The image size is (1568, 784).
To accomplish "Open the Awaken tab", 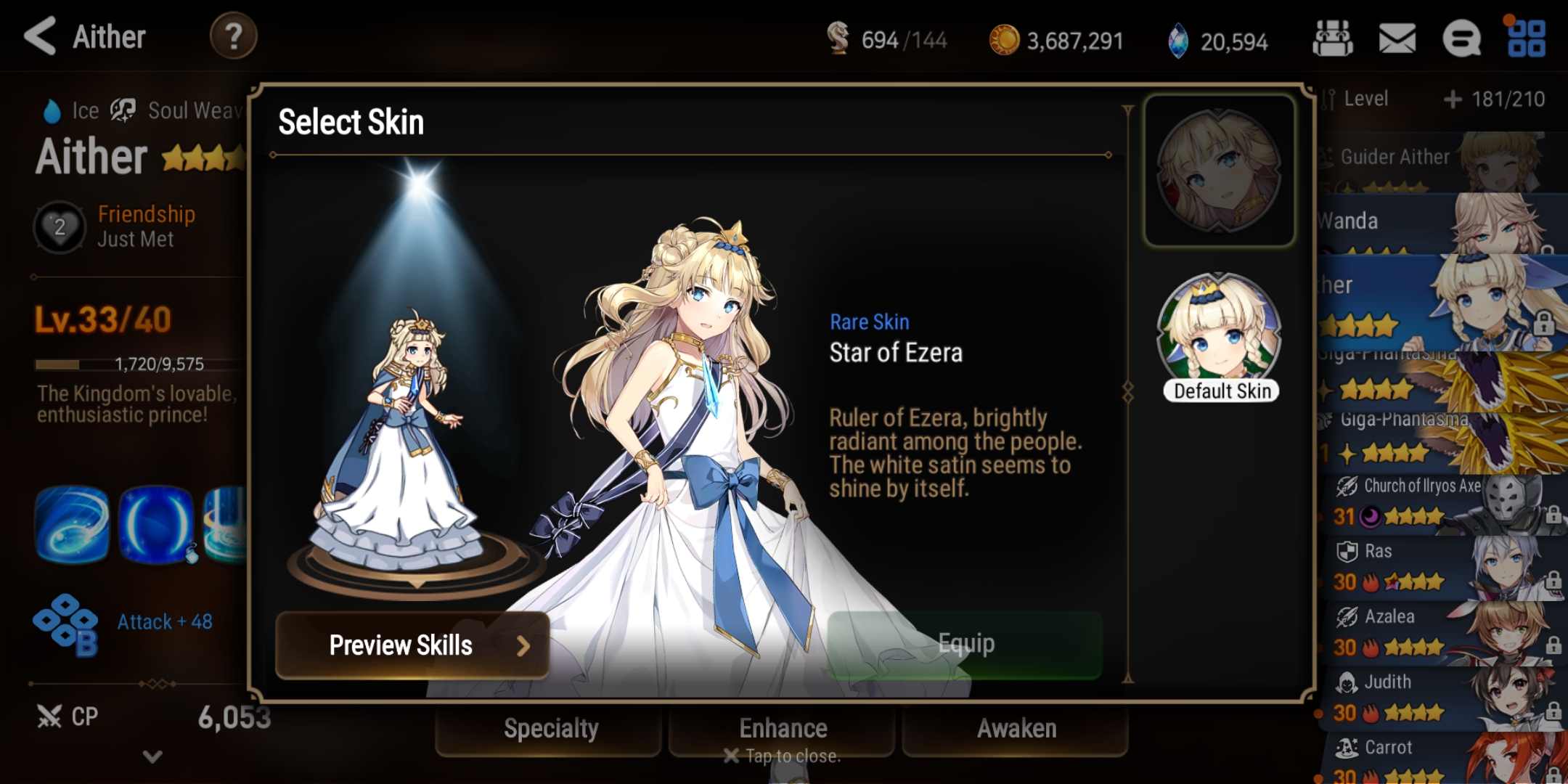I will coord(1016,729).
